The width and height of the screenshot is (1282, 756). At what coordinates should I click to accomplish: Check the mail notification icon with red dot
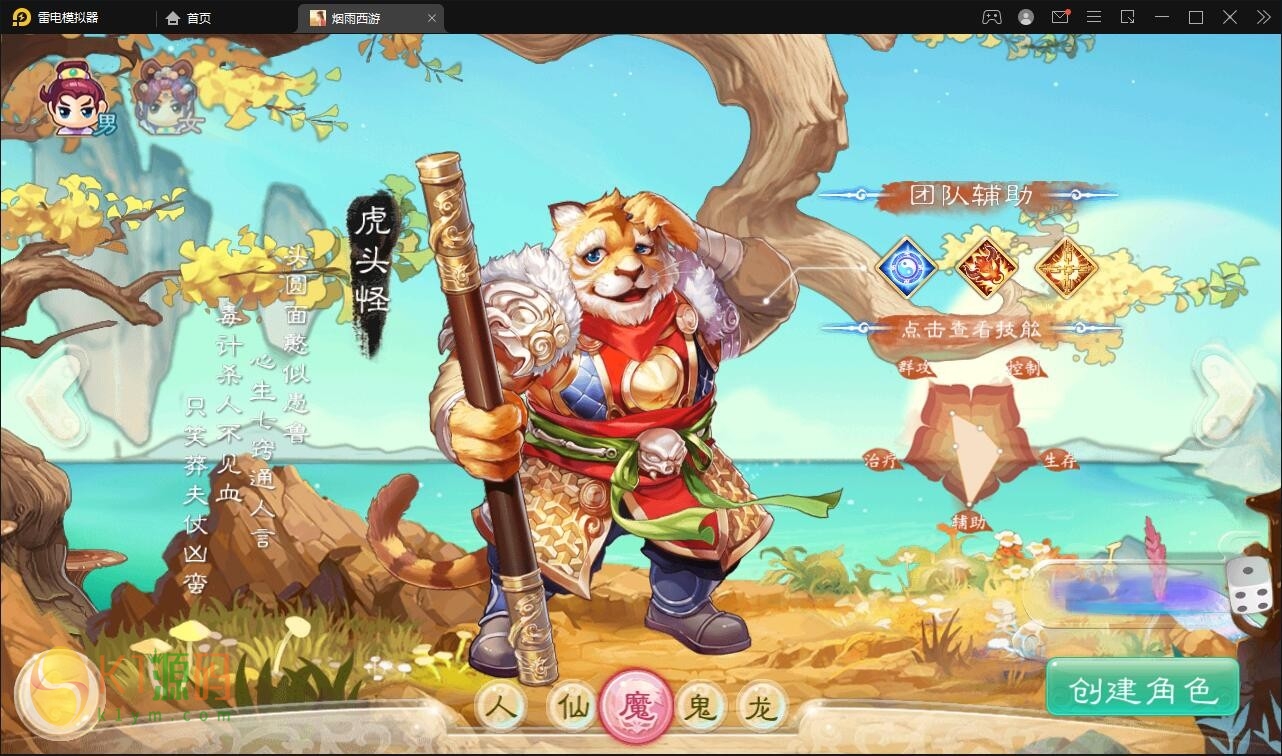click(x=1061, y=17)
